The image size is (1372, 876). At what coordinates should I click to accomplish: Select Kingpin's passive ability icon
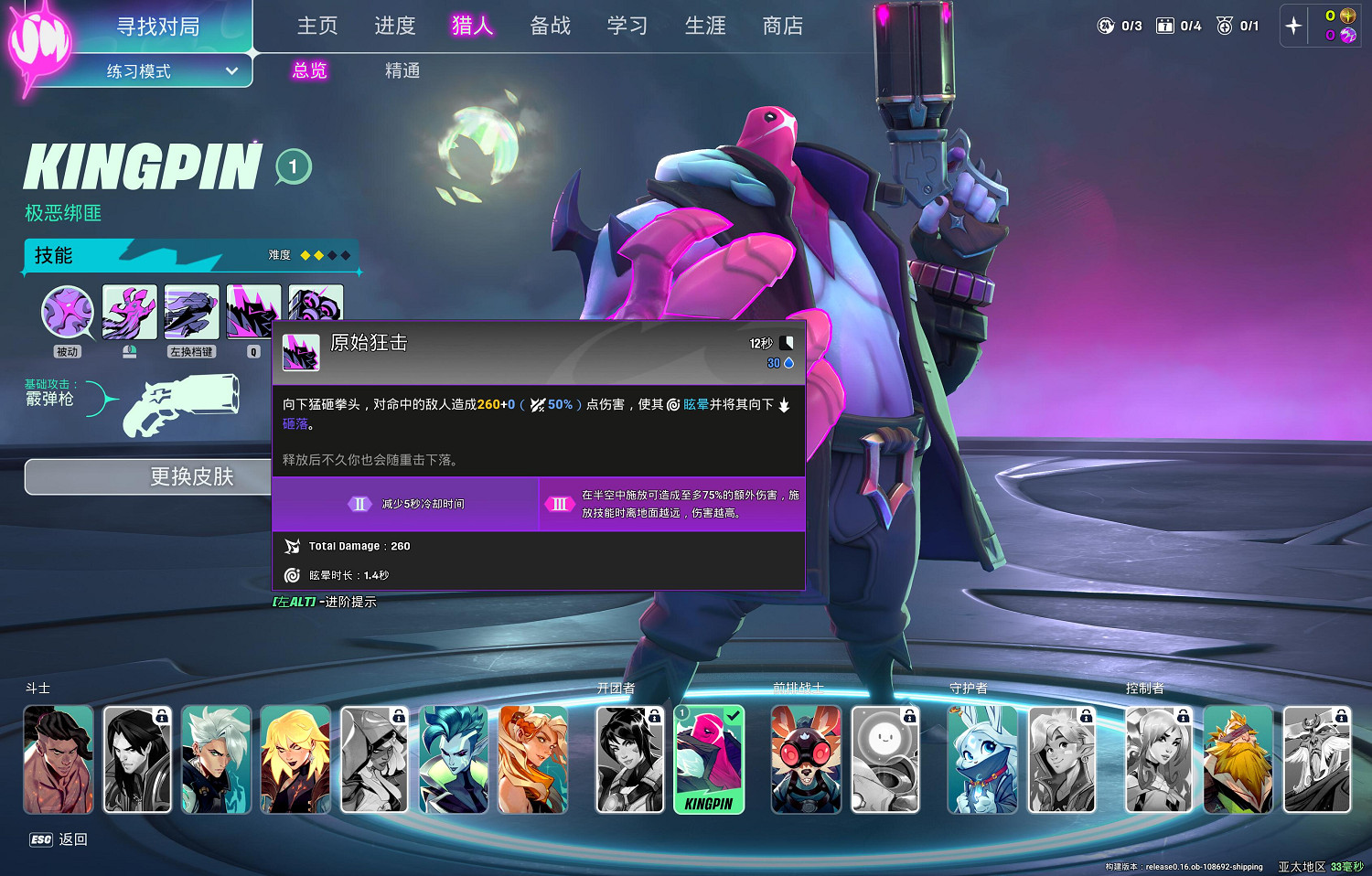click(x=67, y=311)
